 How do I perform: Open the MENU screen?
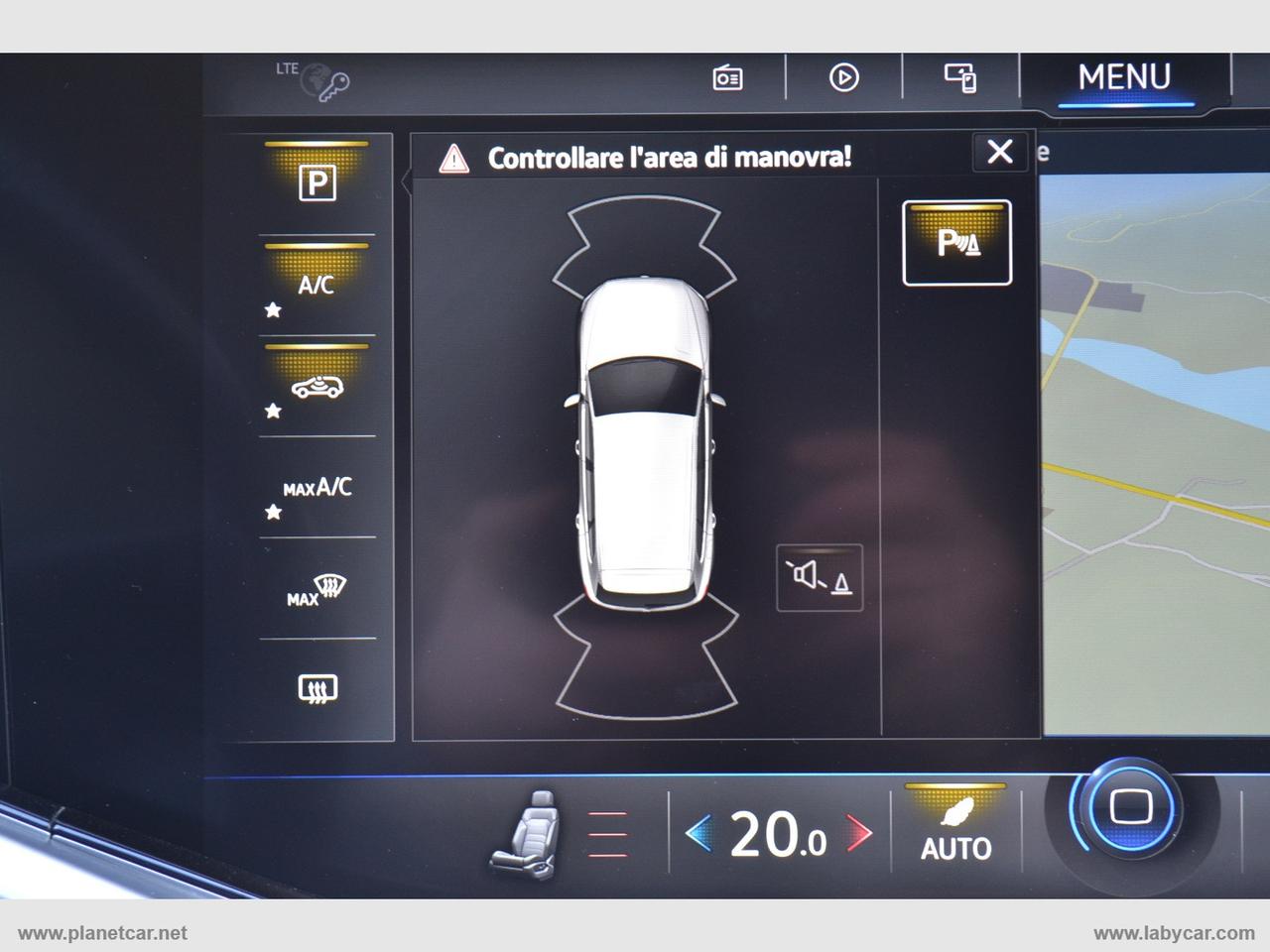pos(1126,74)
